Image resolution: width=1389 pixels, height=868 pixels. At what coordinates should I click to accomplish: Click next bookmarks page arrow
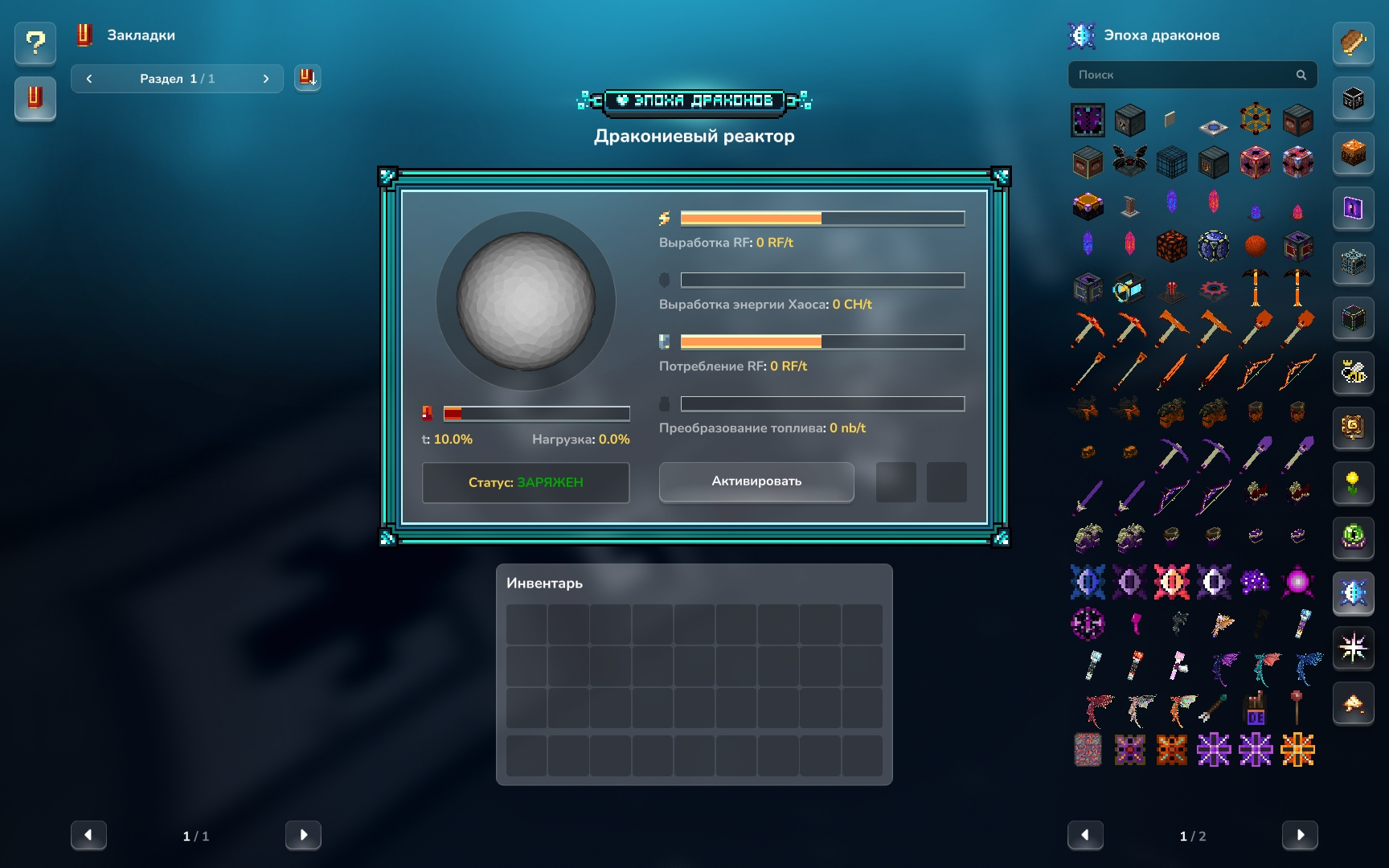click(303, 835)
